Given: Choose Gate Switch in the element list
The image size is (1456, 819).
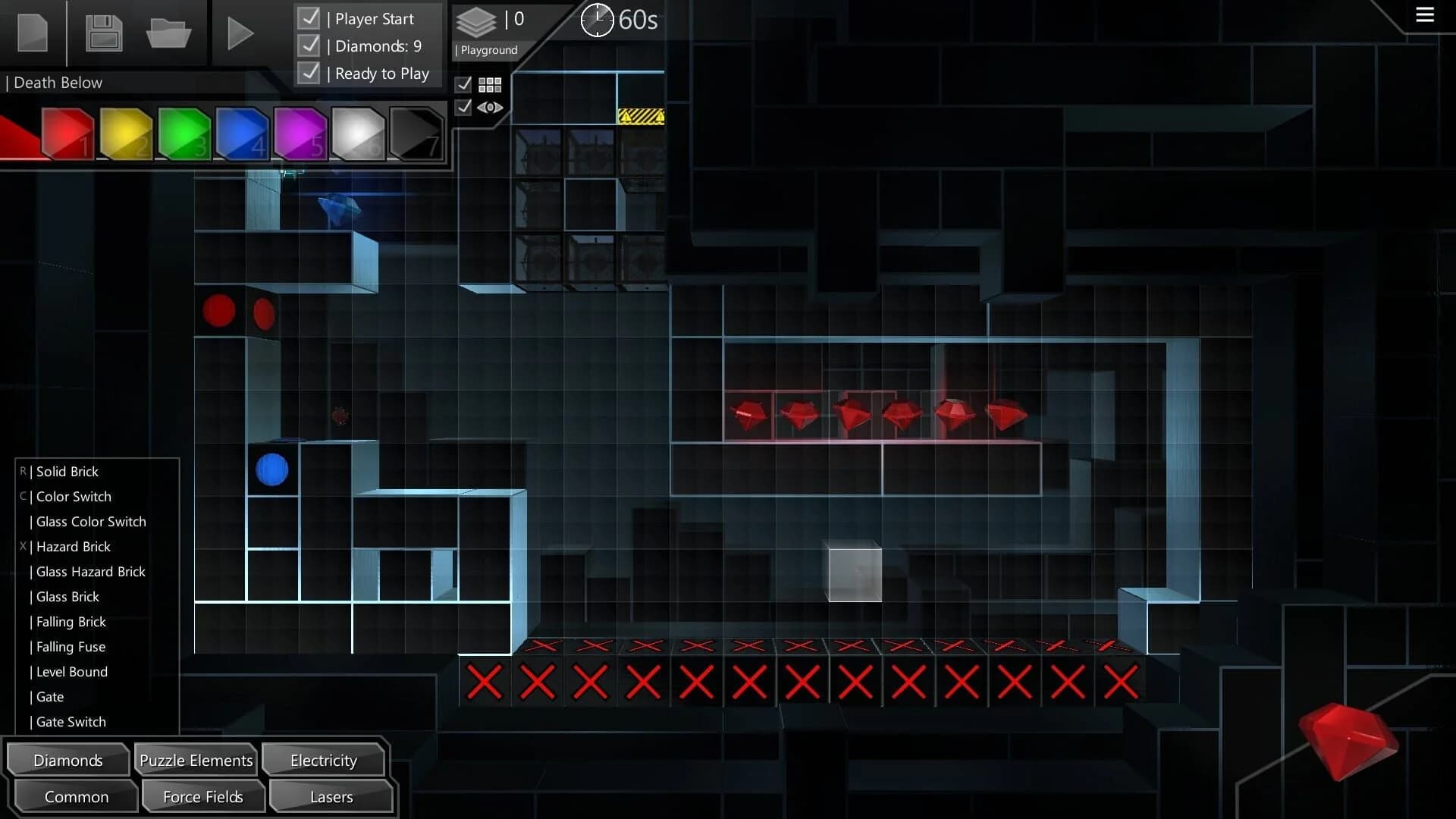Looking at the screenshot, I should [x=70, y=721].
